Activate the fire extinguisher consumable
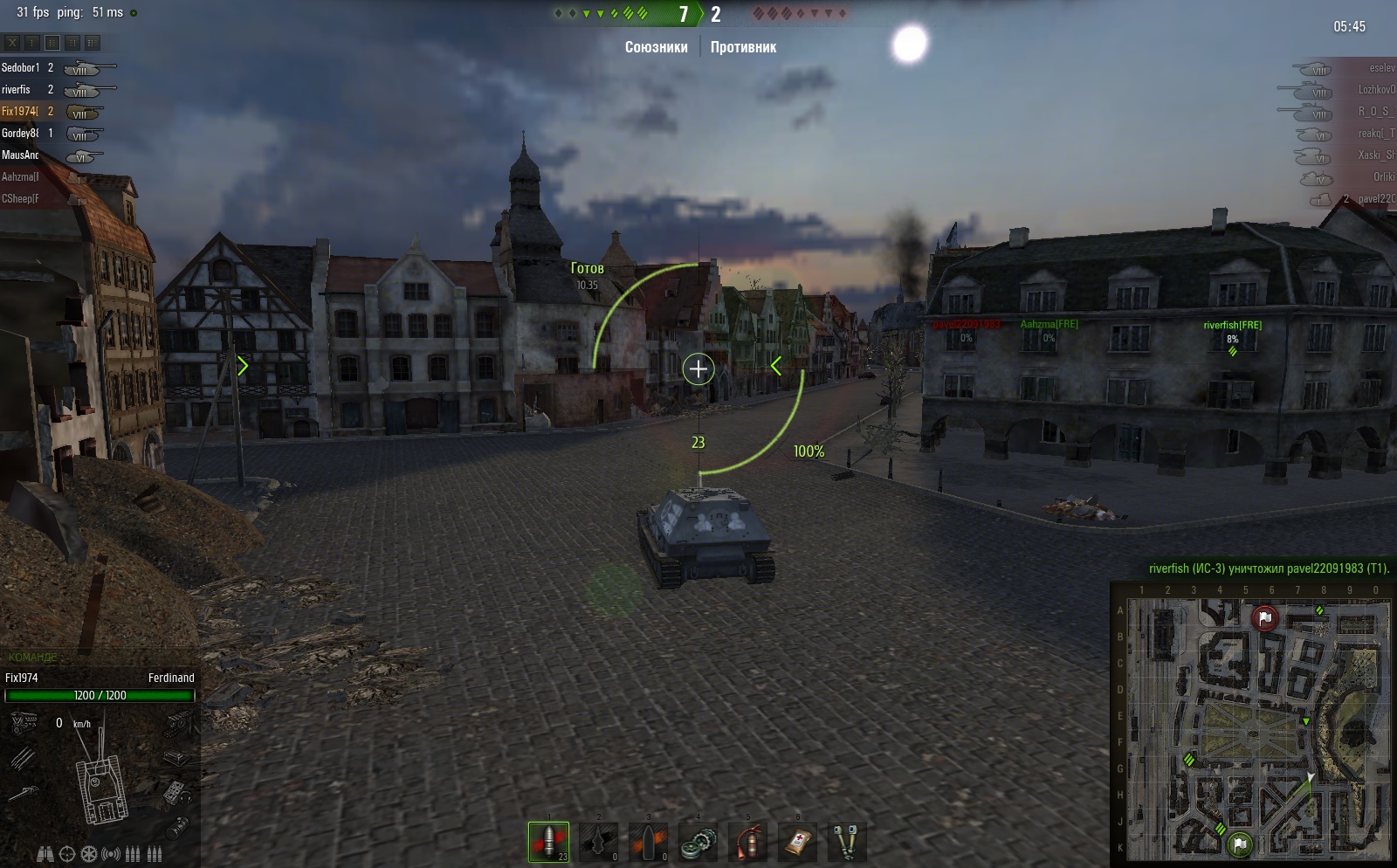The image size is (1397, 868). coord(747,842)
